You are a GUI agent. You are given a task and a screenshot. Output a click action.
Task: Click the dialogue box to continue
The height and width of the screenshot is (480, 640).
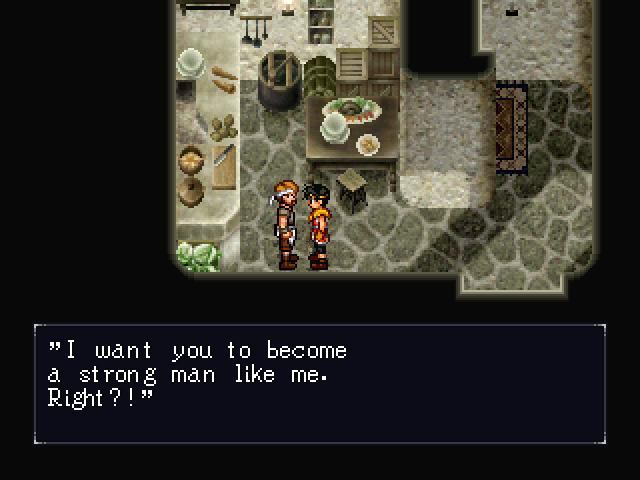320,383
